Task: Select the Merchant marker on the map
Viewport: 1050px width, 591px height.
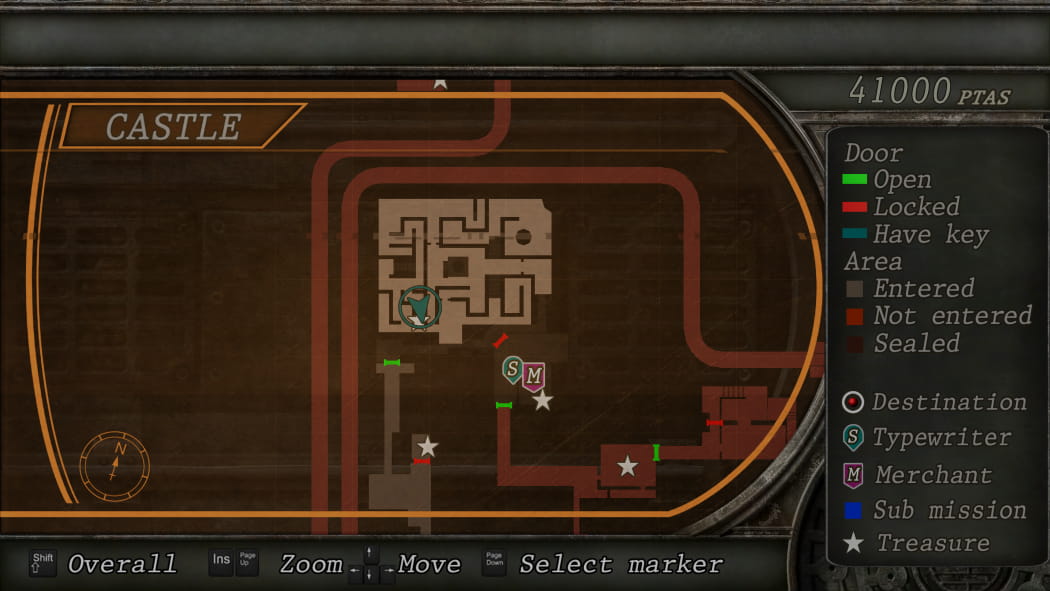Action: [x=534, y=376]
